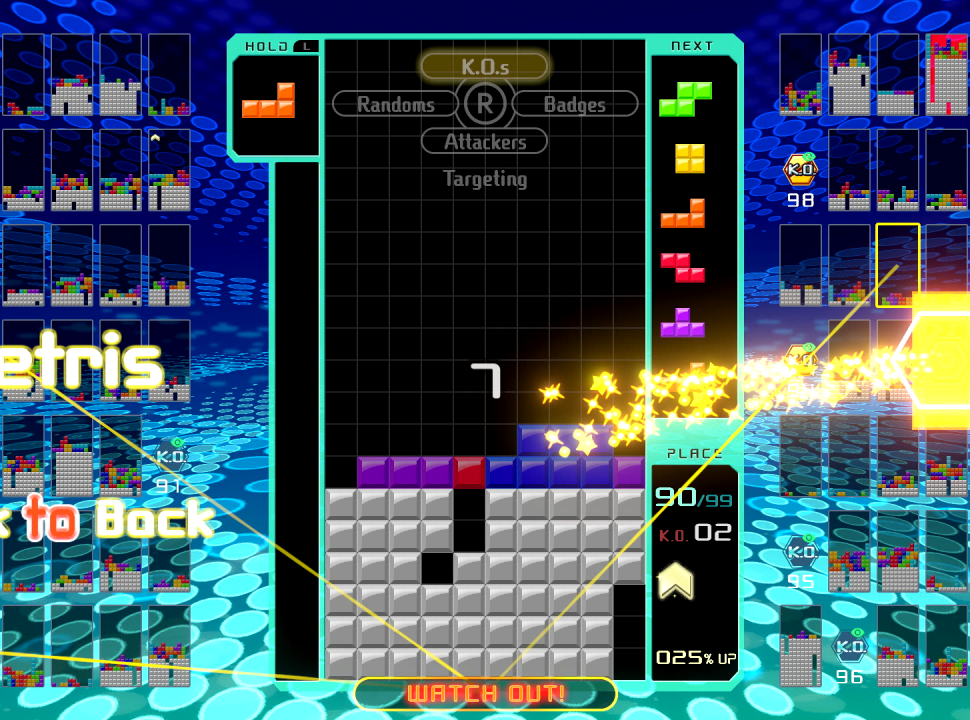The image size is (970, 720).
Task: Select the K.O.s targeting option
Action: click(485, 67)
